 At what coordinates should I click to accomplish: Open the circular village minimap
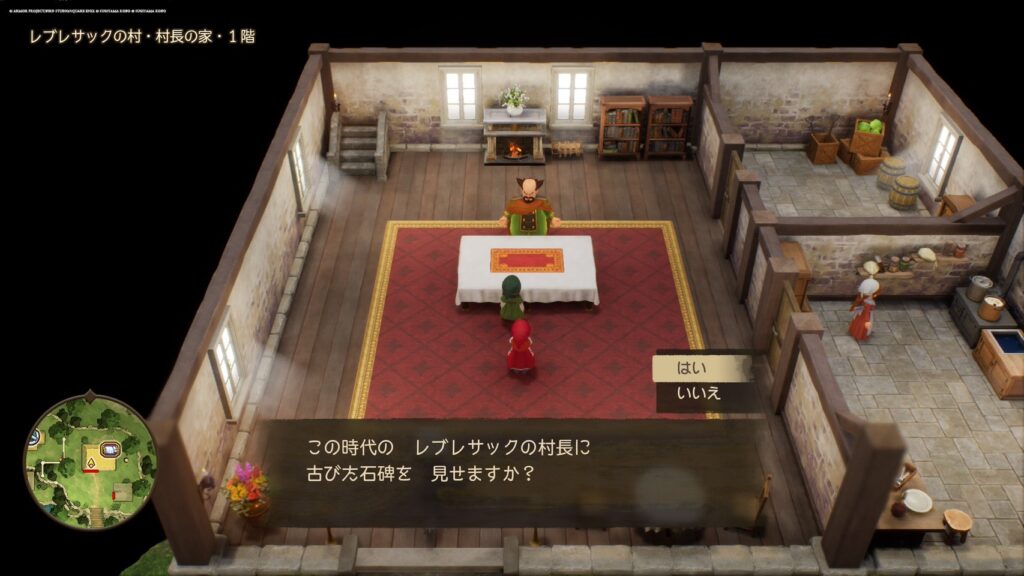90,461
